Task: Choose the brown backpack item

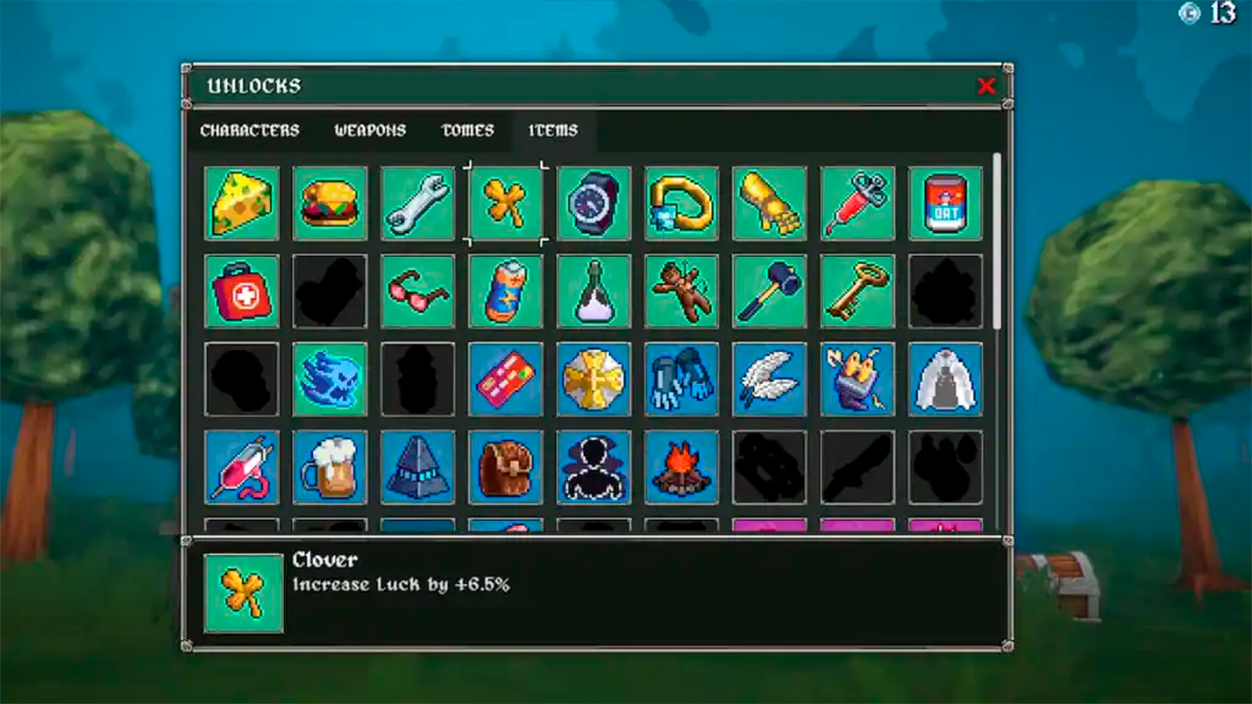Action: [x=506, y=468]
